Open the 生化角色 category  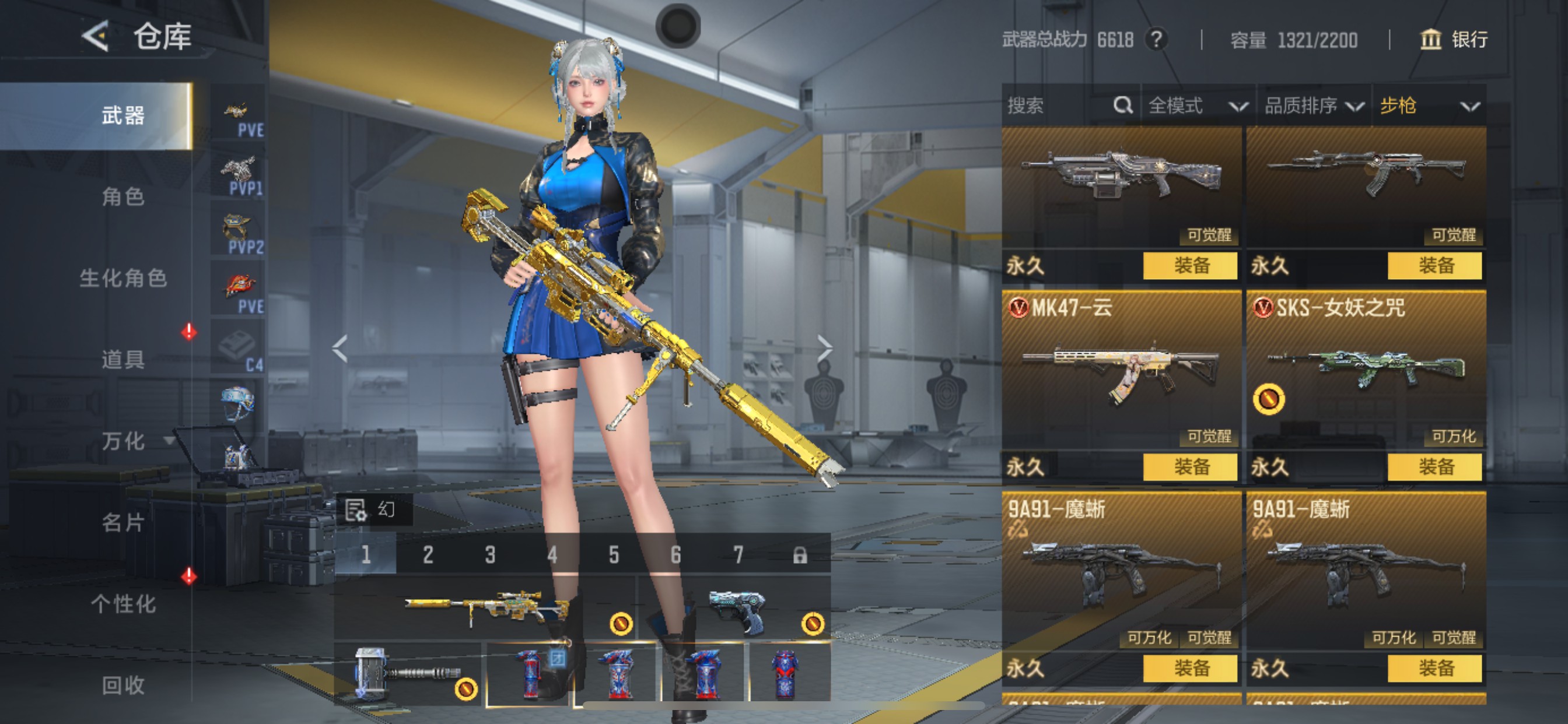pyautogui.click(x=123, y=278)
